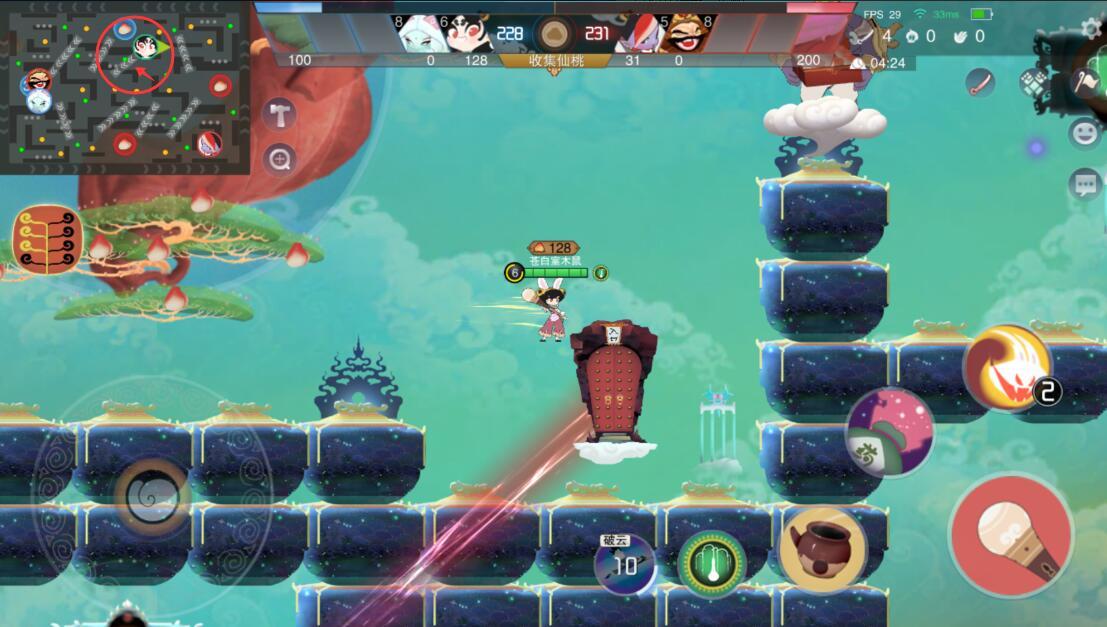Open the chat speech bubble

pos(1085,184)
